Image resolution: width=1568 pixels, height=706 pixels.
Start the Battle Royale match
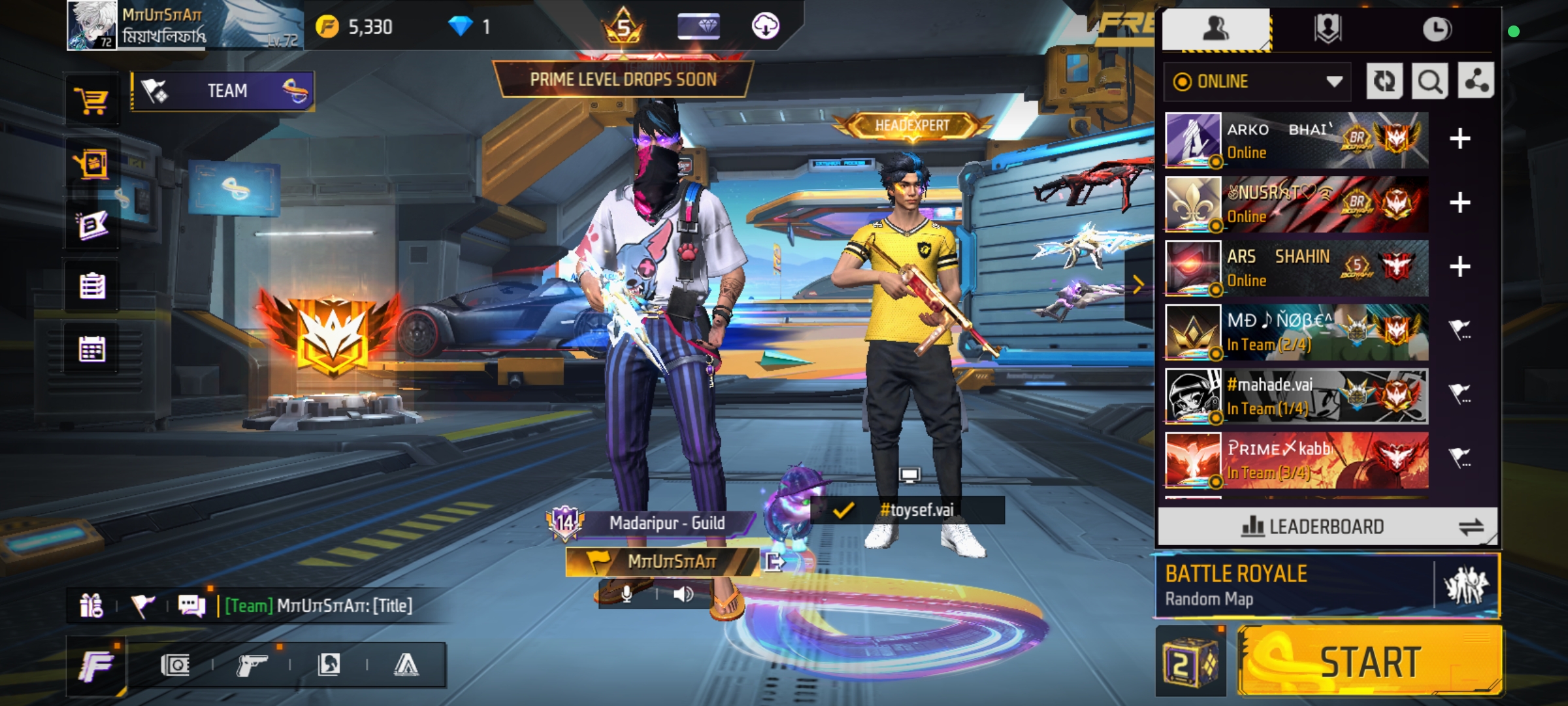point(1369,662)
